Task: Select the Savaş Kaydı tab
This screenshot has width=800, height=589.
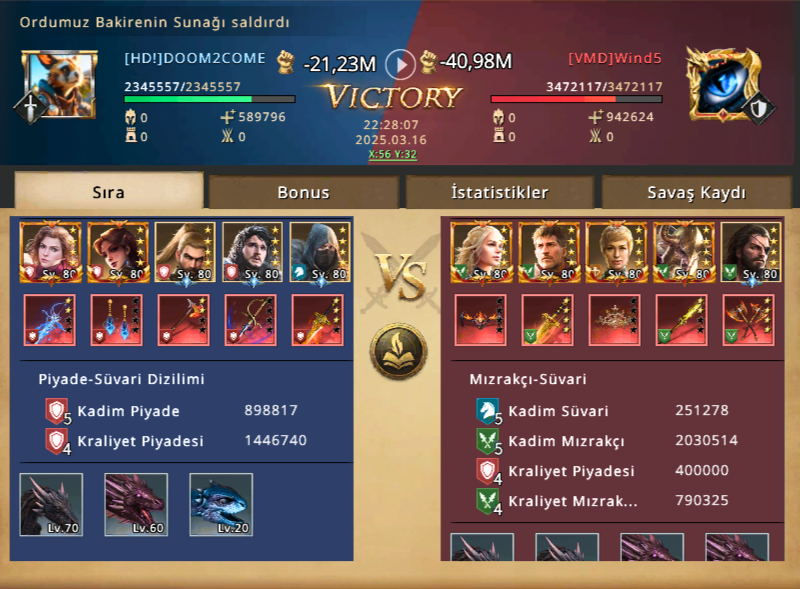Action: point(696,192)
